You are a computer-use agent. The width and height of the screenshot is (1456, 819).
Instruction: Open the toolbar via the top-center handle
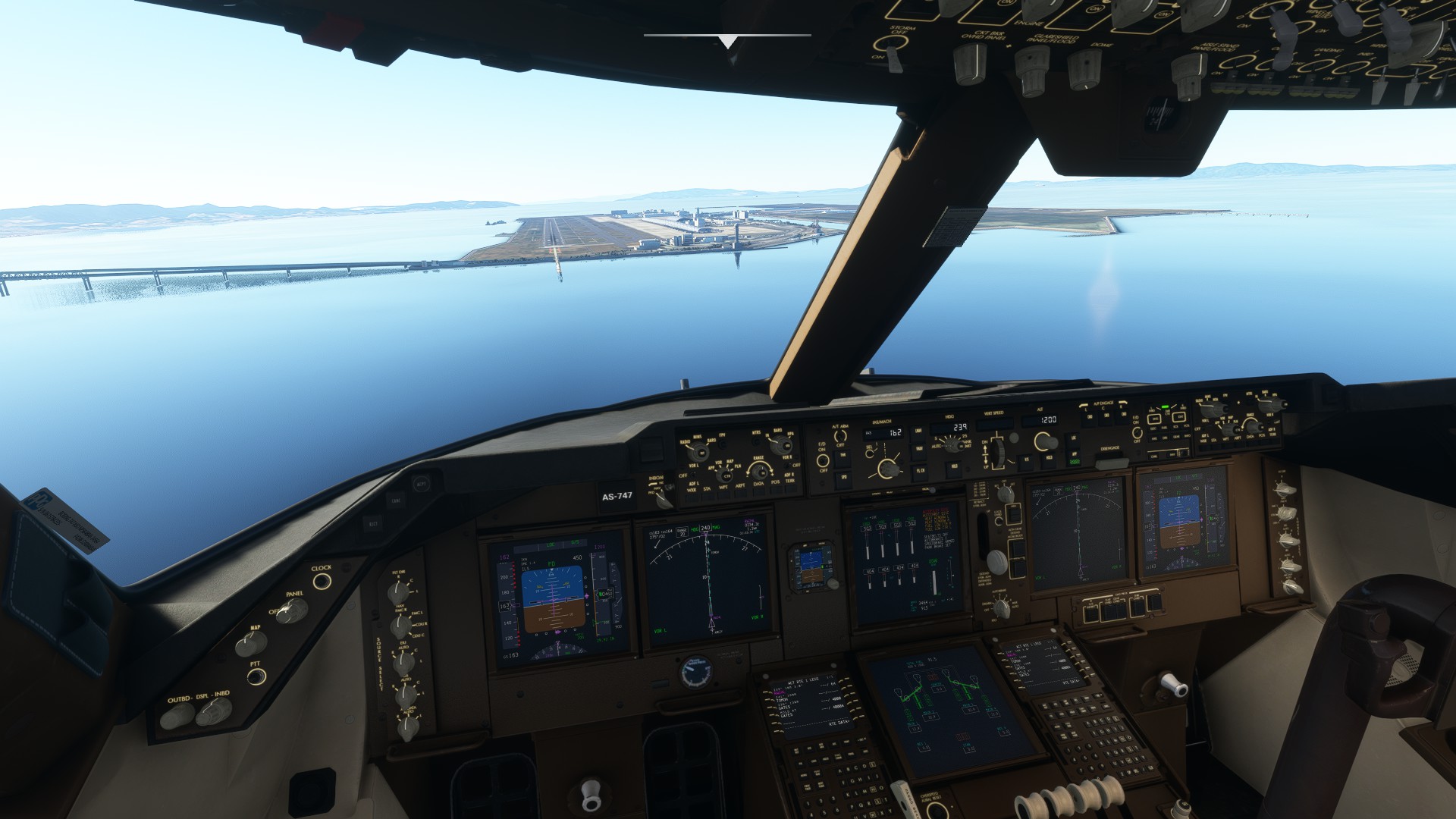727,41
